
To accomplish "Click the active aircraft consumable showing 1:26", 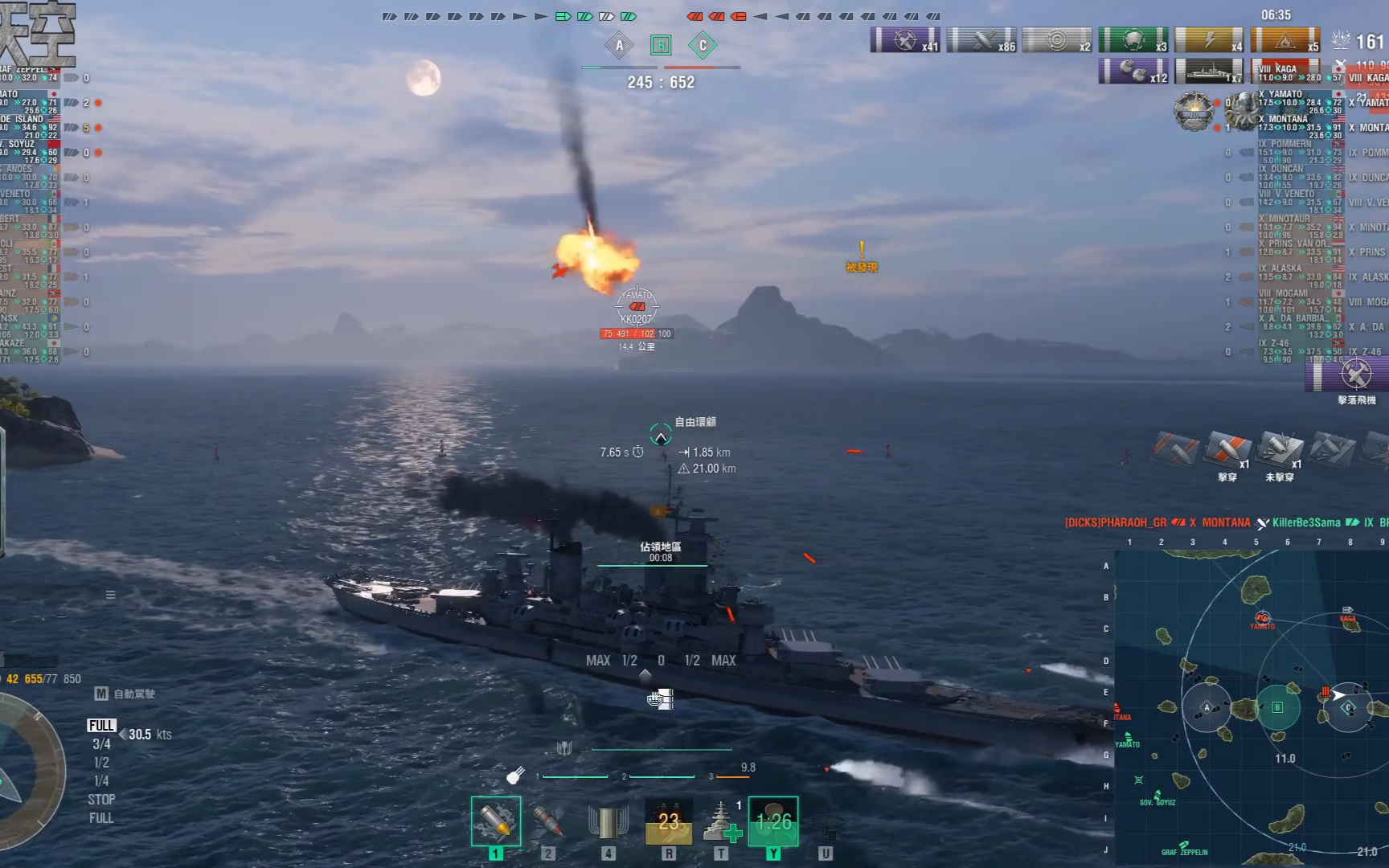I will (773, 821).
